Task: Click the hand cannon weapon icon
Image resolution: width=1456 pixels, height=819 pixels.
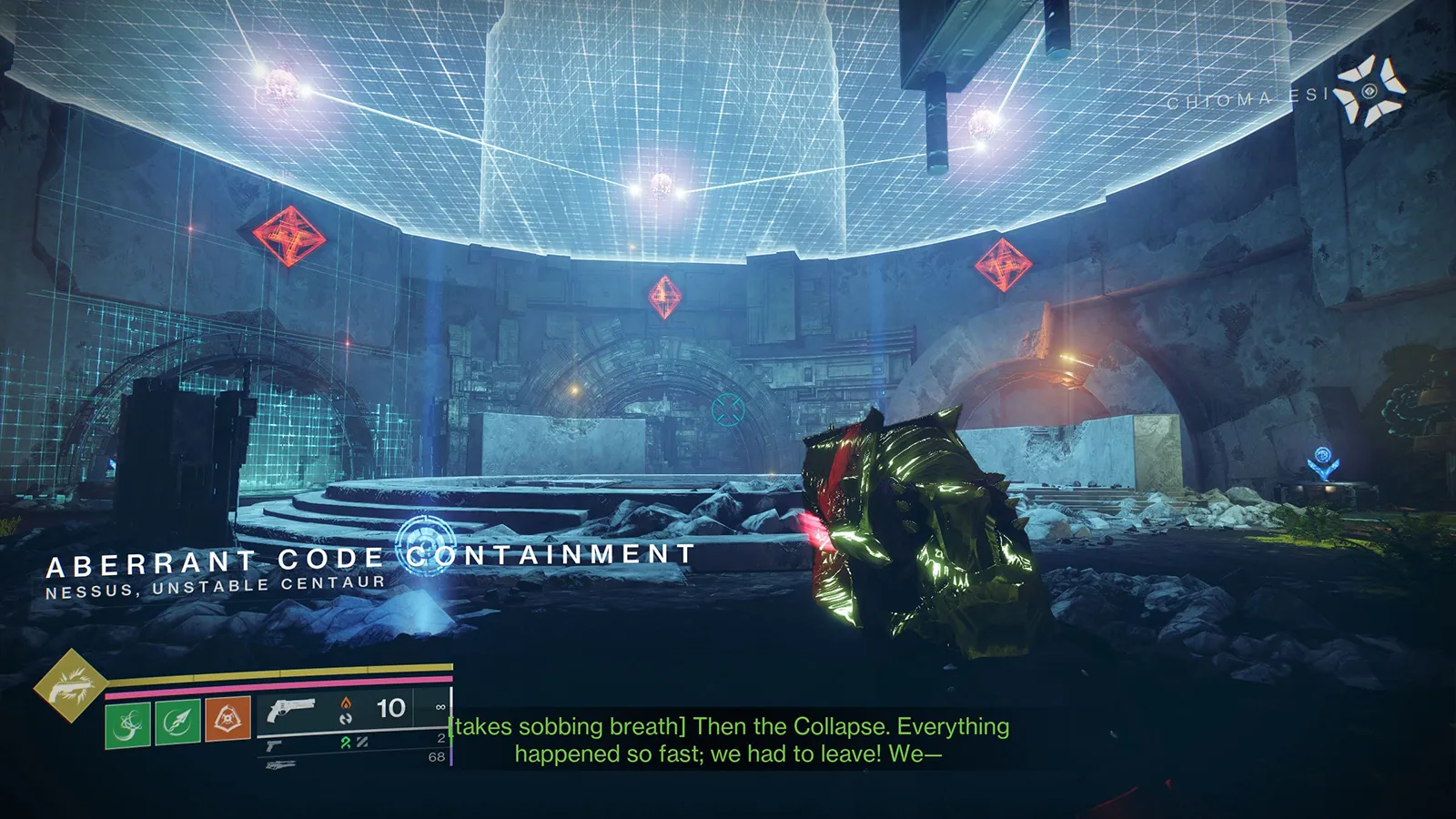Action: [291, 708]
